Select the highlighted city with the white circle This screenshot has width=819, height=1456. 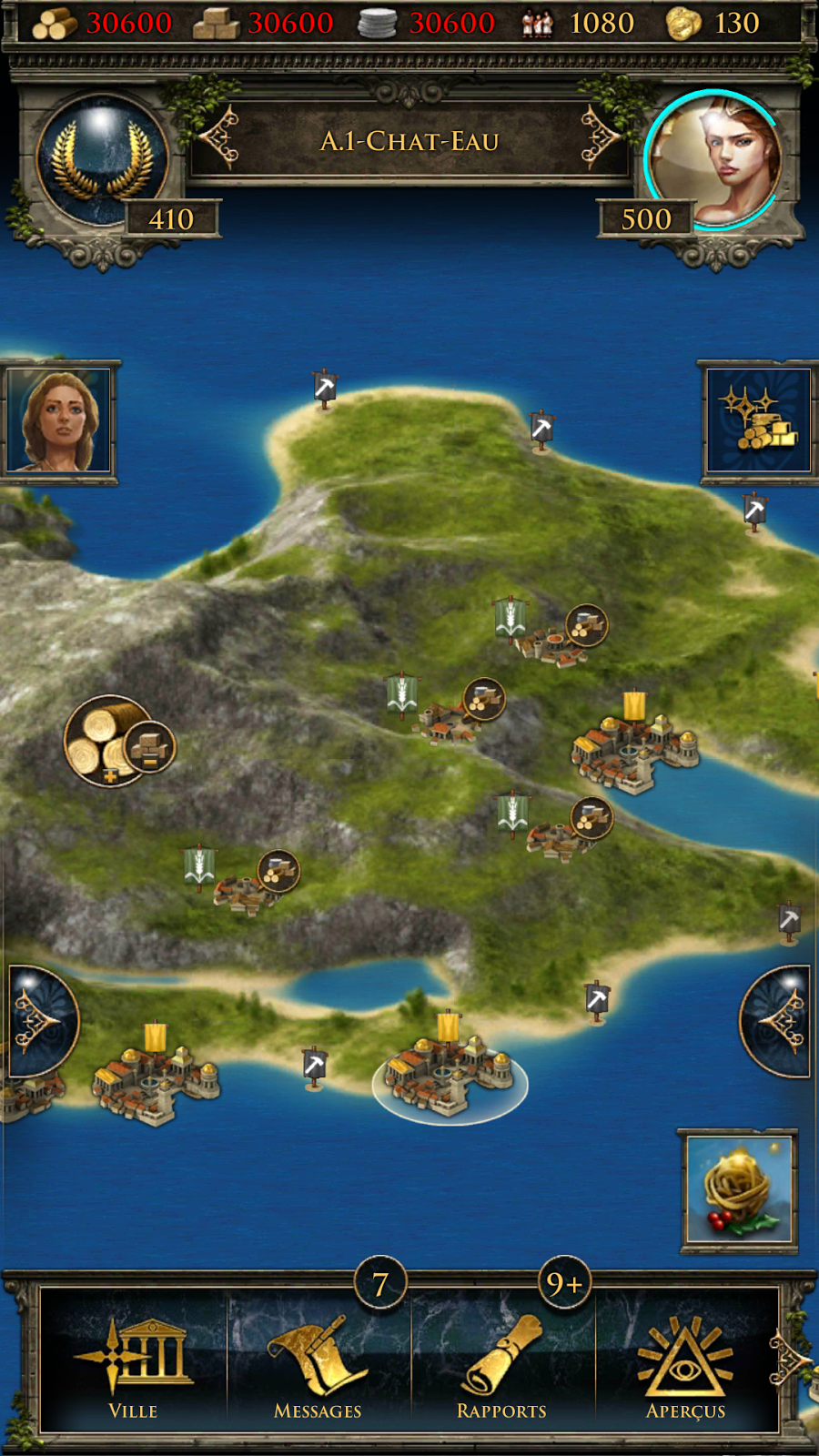(x=450, y=1074)
